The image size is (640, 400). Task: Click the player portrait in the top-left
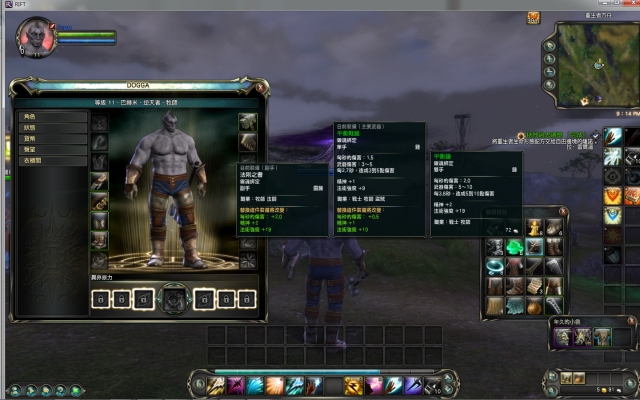(x=33, y=37)
